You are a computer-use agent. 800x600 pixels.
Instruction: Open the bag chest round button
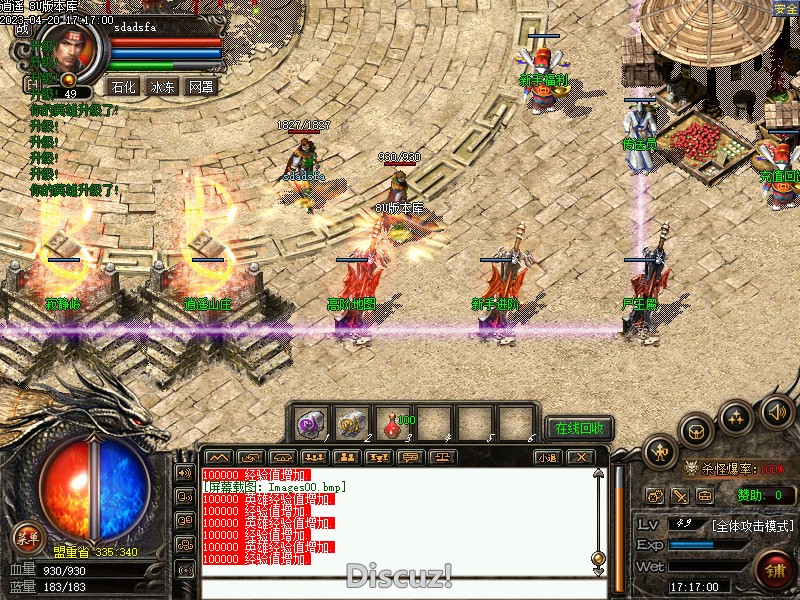pyautogui.click(x=696, y=430)
